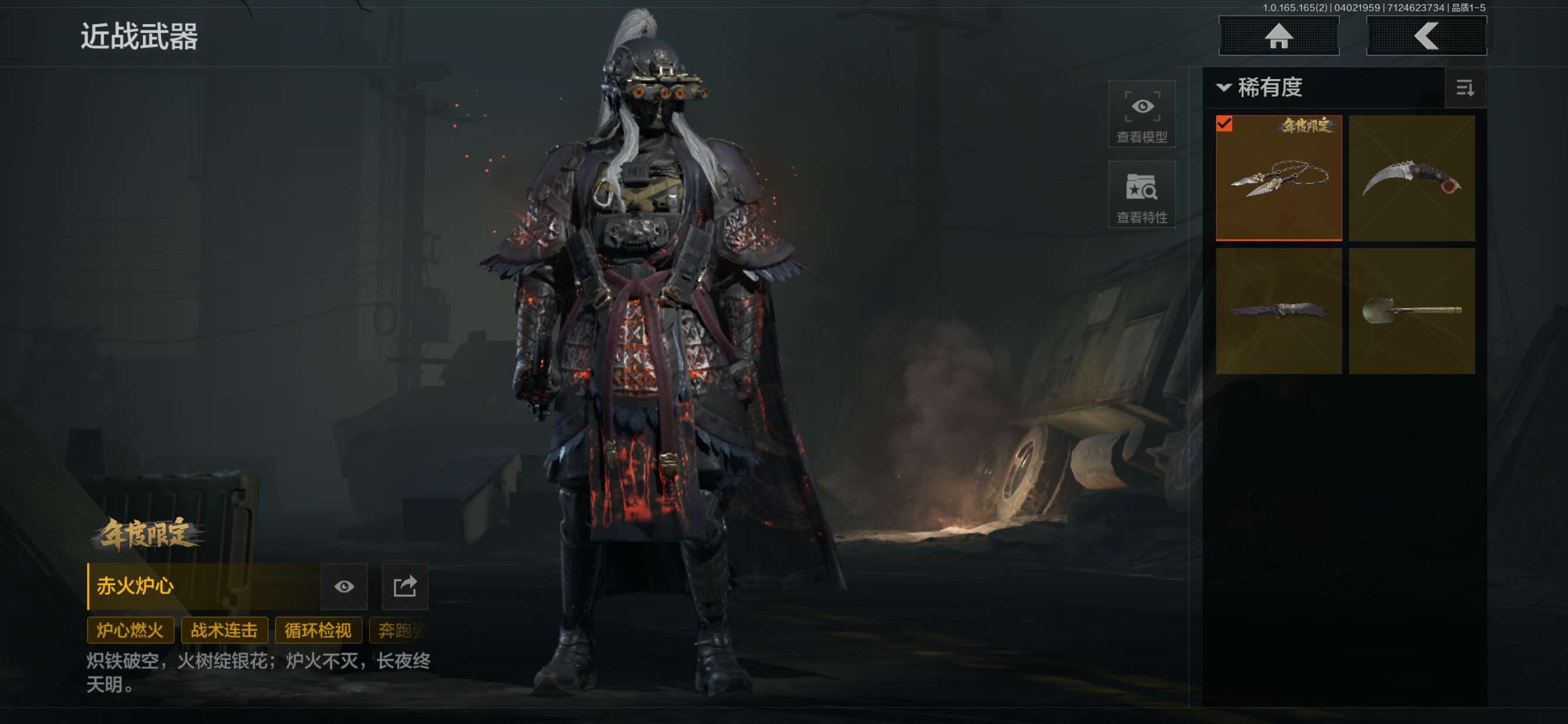Open the 稀有度 sort dropdown
The image size is (1568, 724).
tap(1260, 88)
